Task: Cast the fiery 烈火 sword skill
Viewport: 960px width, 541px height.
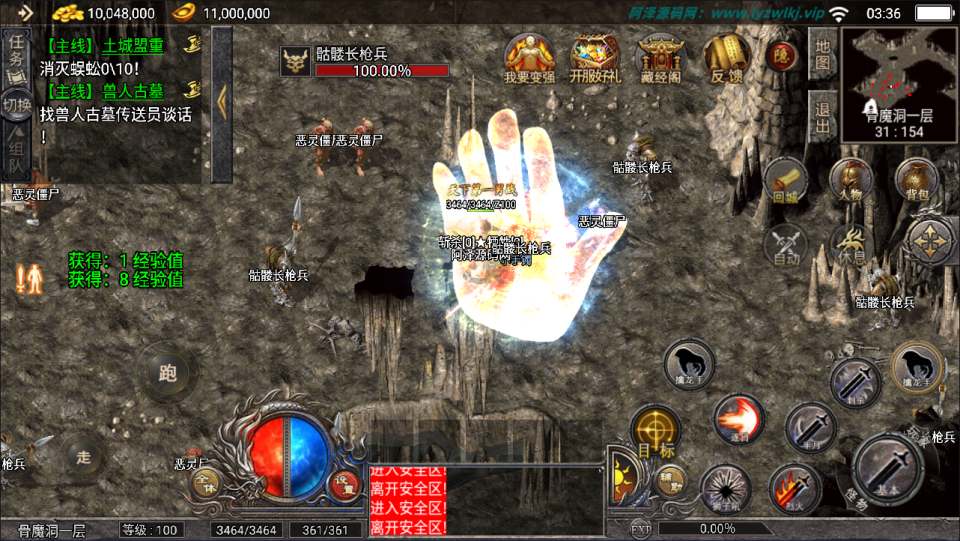Action: coord(794,489)
